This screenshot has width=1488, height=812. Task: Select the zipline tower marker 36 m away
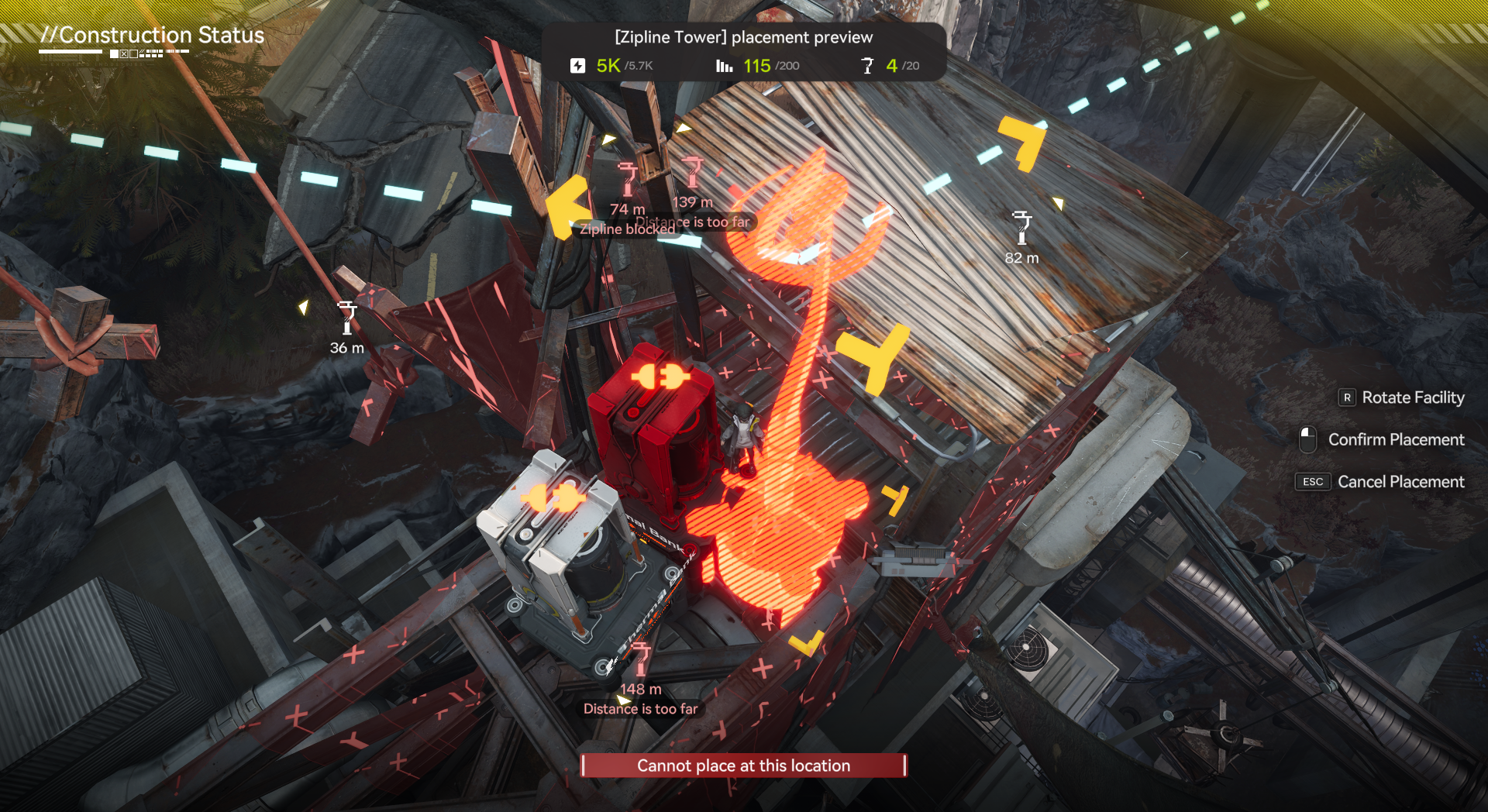[347, 318]
